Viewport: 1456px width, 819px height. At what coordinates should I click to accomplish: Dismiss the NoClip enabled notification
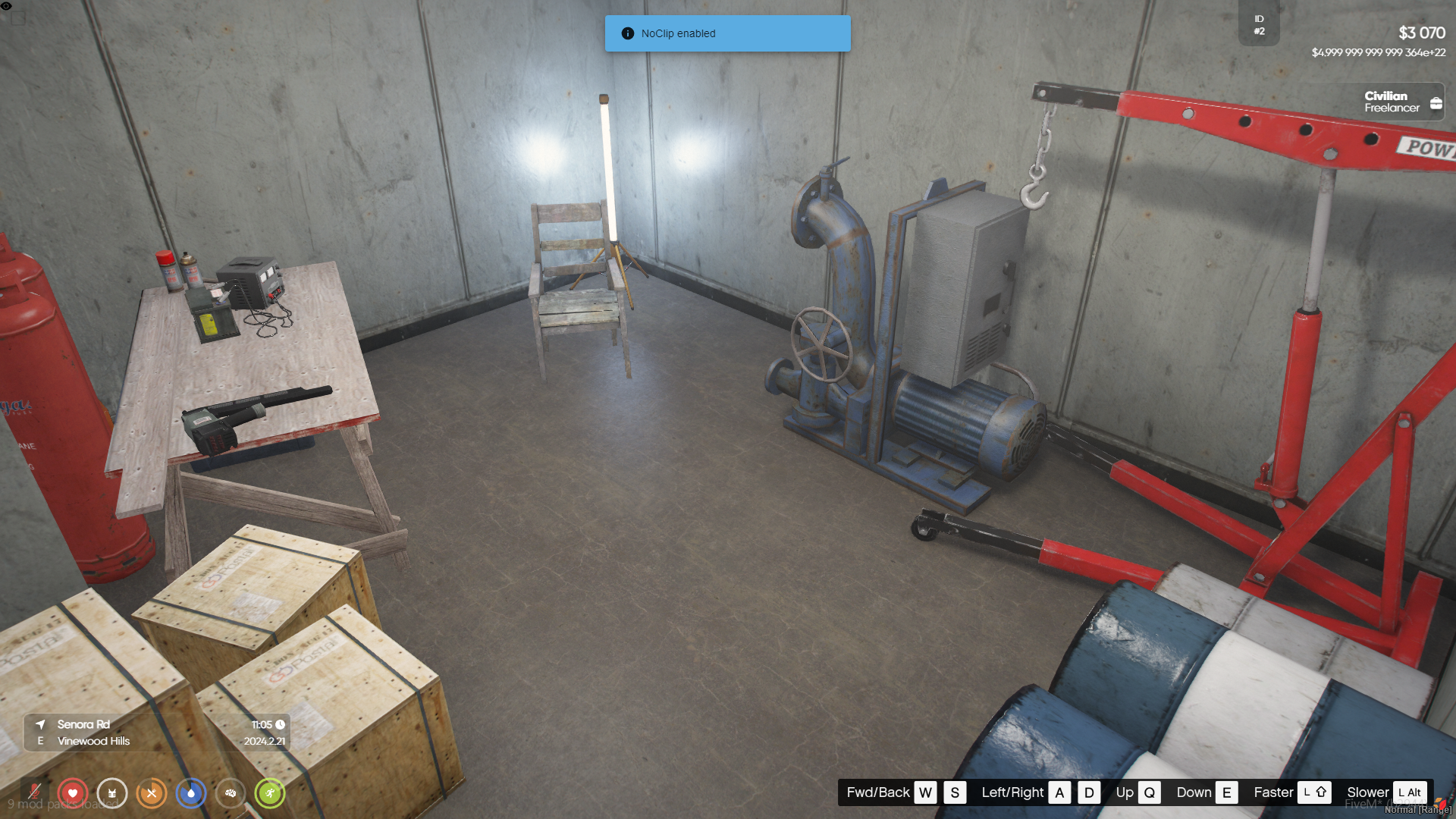(727, 33)
